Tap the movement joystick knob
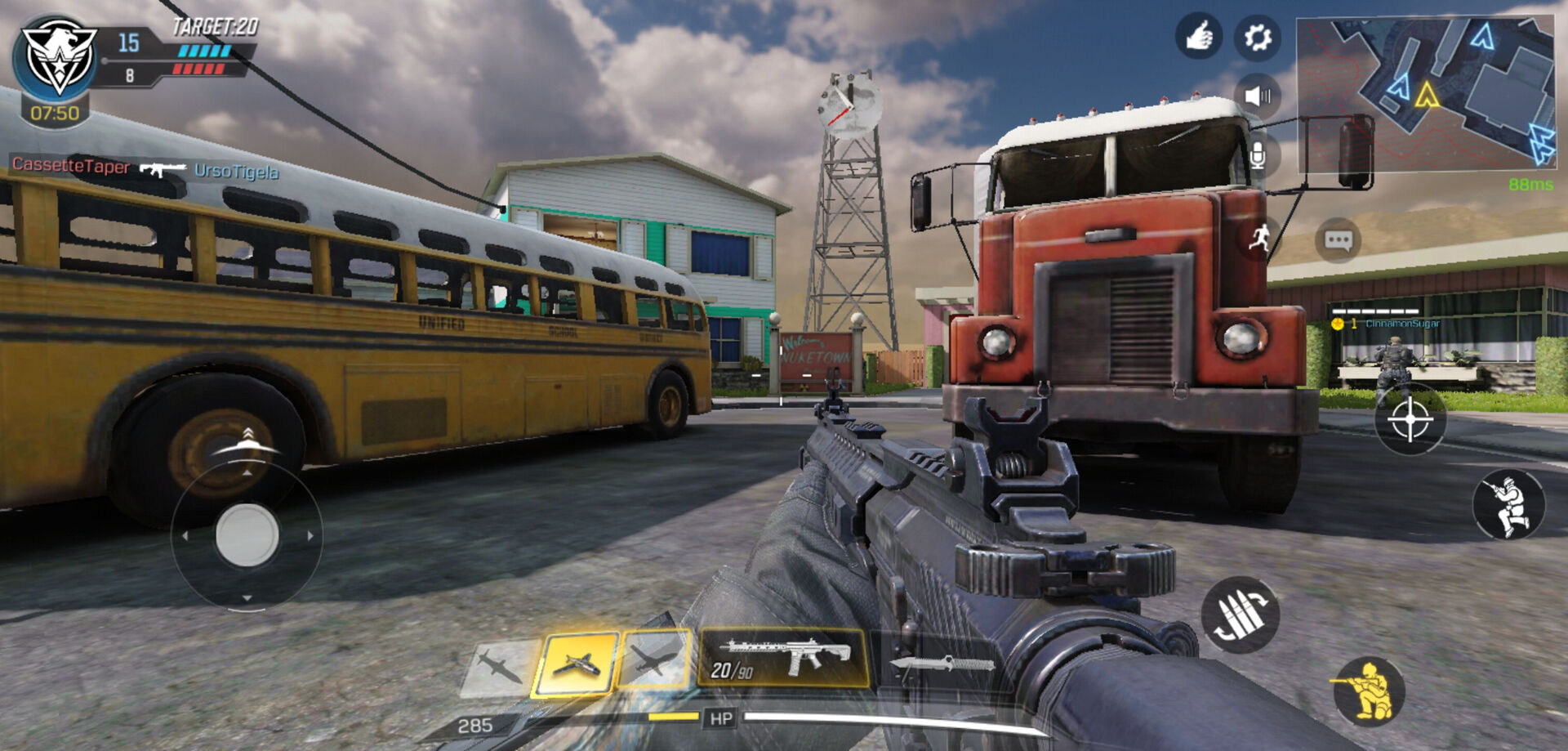Viewport: 1568px width, 751px height. [247, 535]
